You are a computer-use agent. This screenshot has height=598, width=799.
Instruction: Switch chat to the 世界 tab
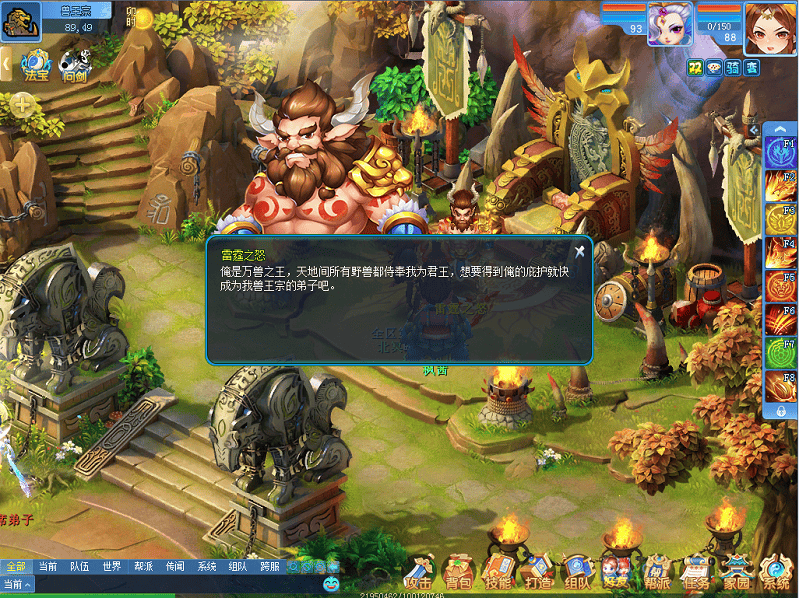pyautogui.click(x=111, y=566)
